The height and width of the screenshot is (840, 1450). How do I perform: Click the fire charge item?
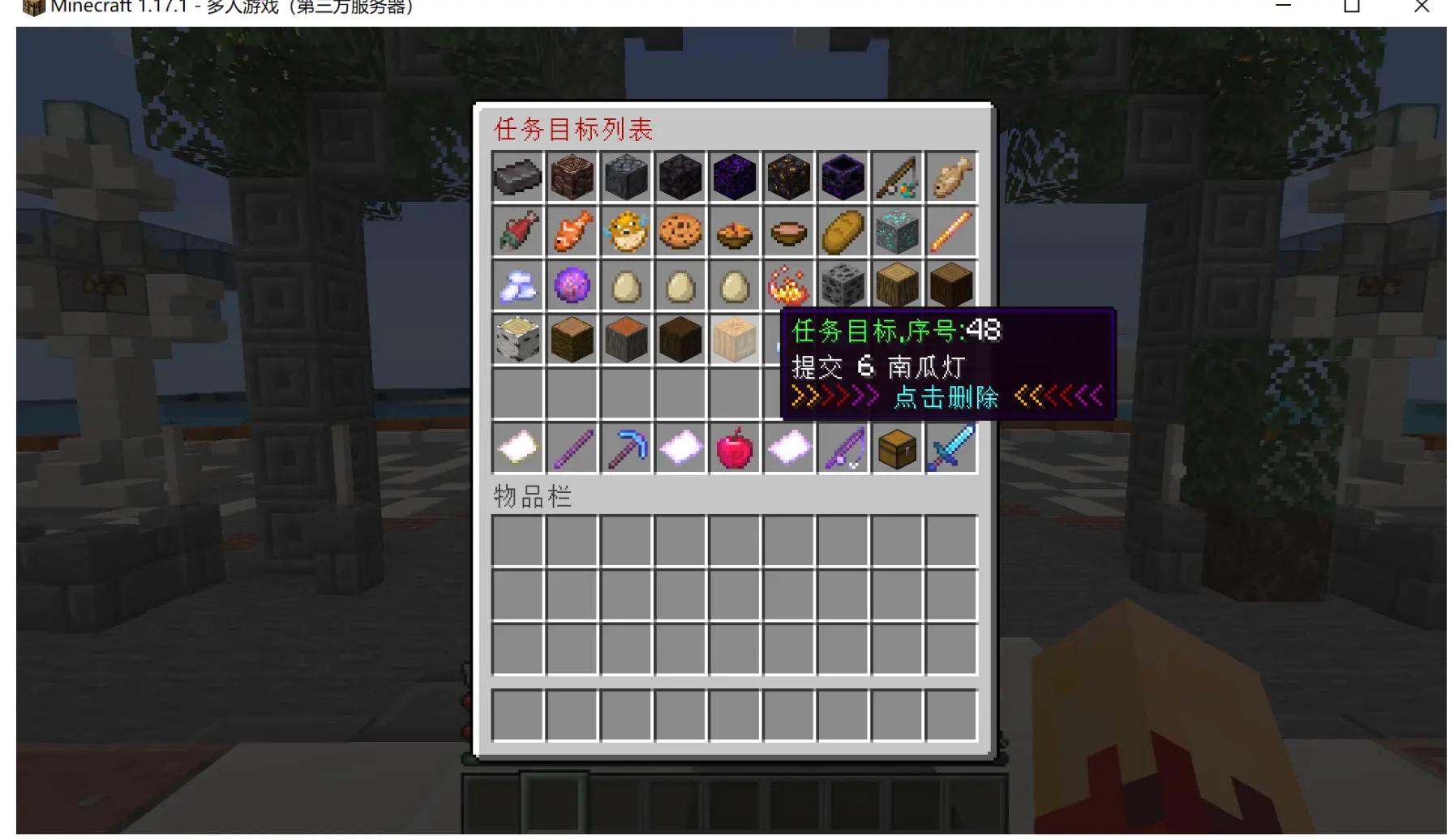[x=788, y=285]
